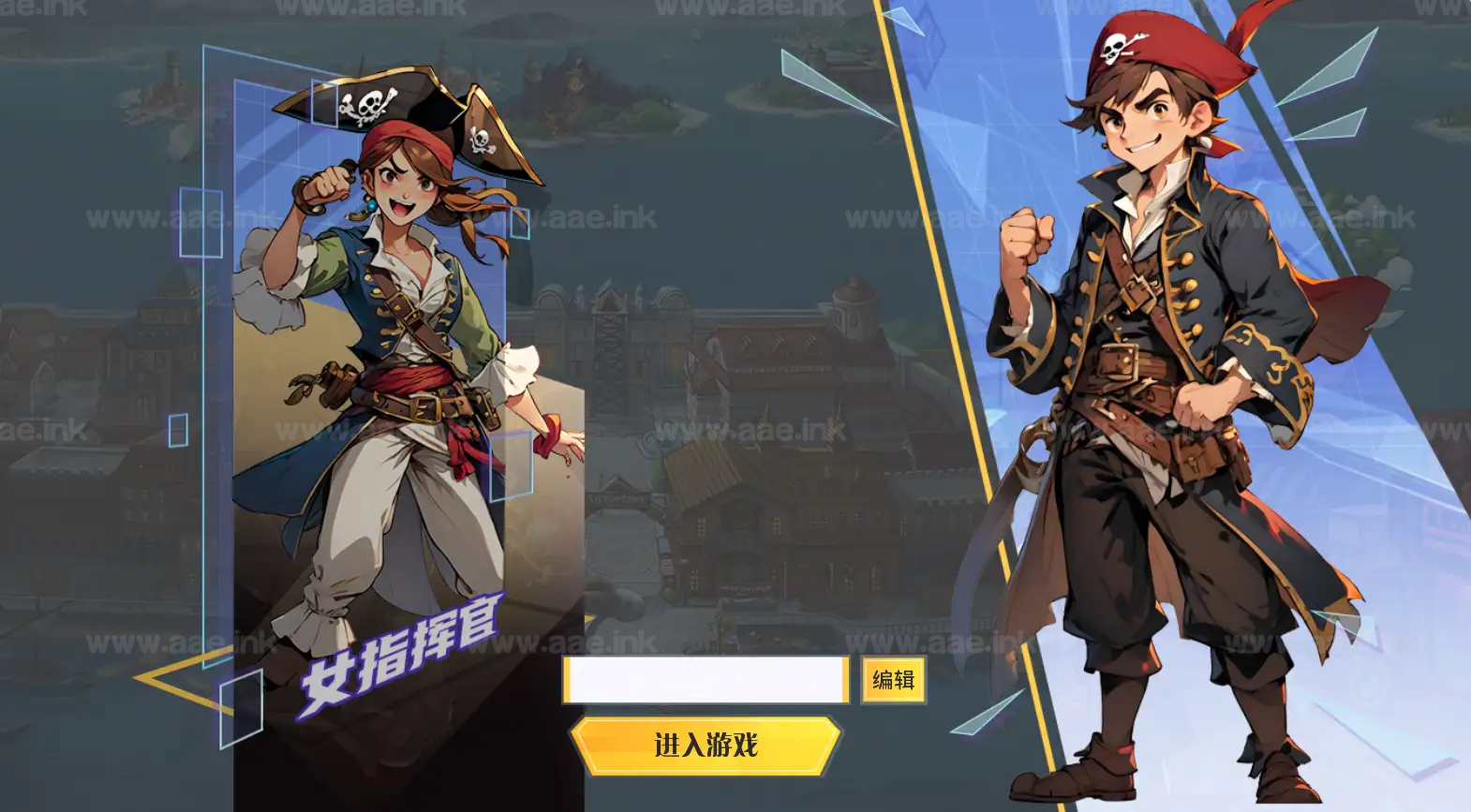1471x812 pixels.
Task: Click the blue earring on the female pirate
Action: pyautogui.click(x=374, y=204)
